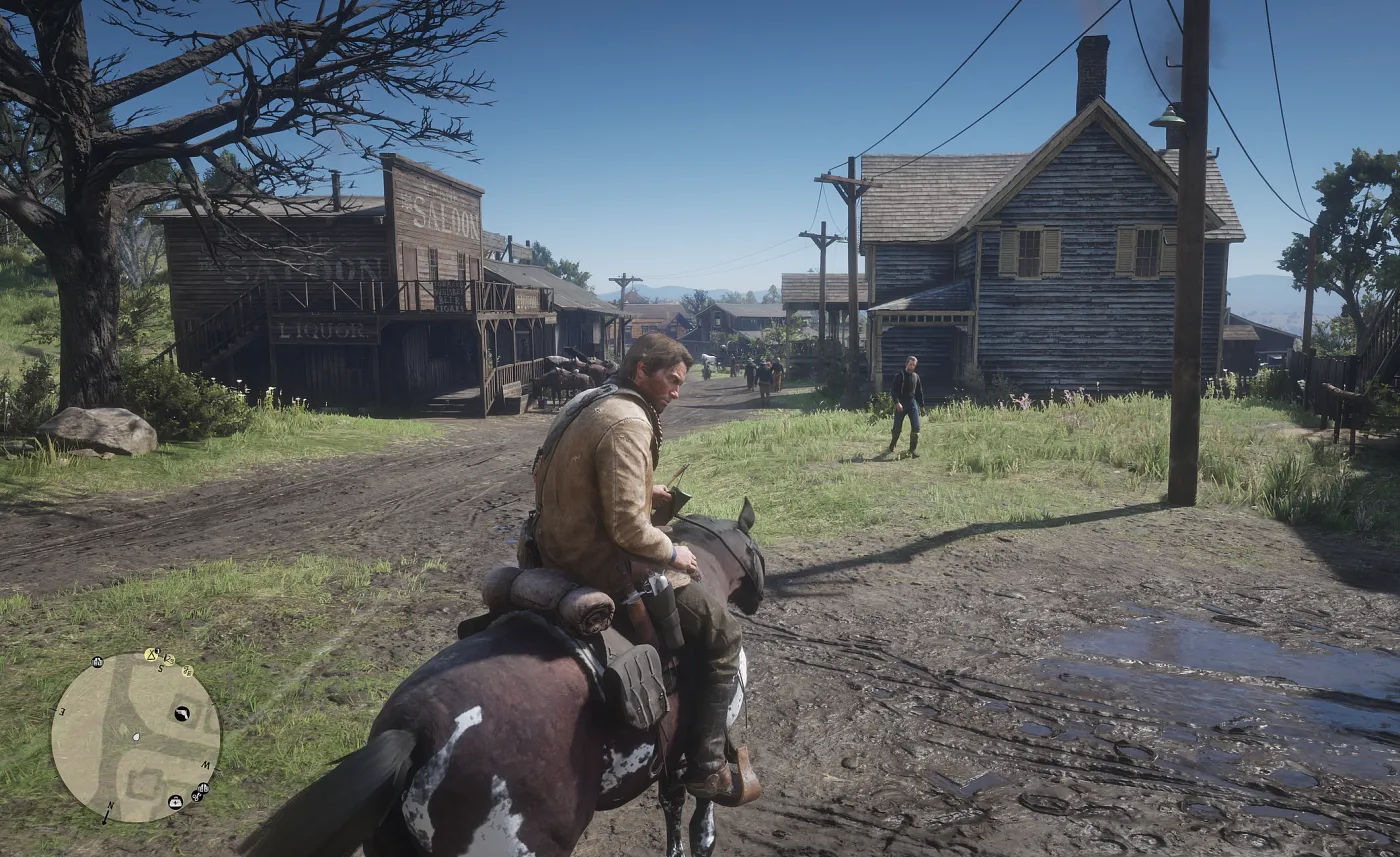Open the doctor's medical bag icon on minimap

pyautogui.click(x=175, y=803)
